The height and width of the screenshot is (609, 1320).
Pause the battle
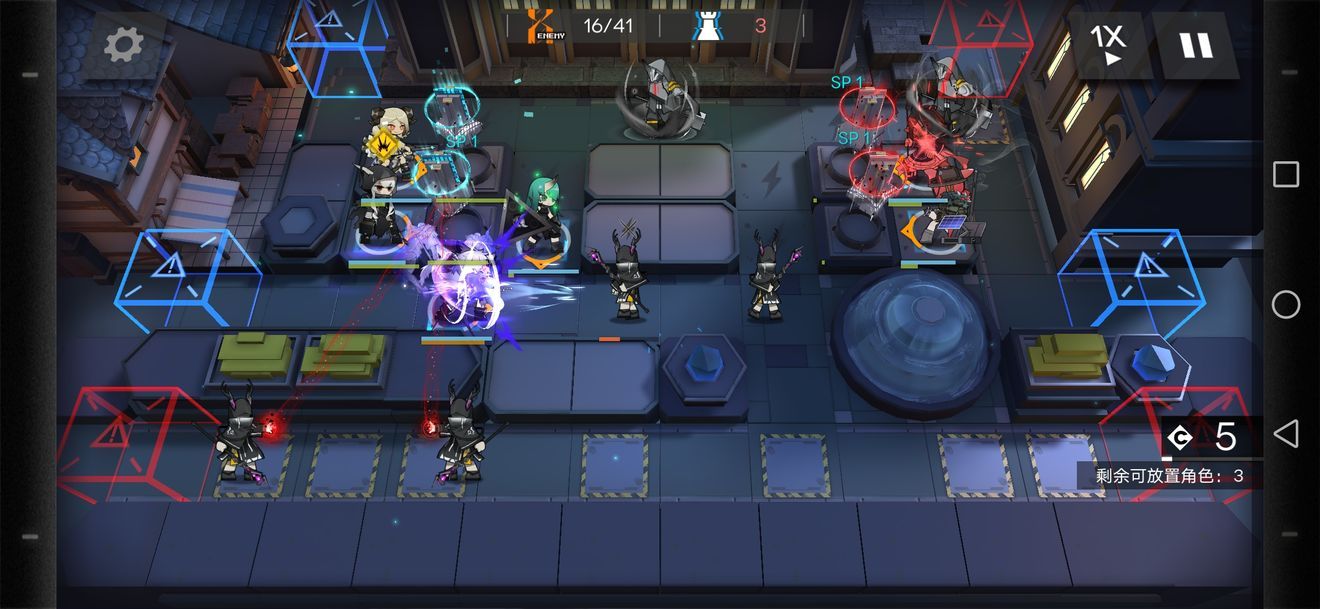coord(1194,45)
